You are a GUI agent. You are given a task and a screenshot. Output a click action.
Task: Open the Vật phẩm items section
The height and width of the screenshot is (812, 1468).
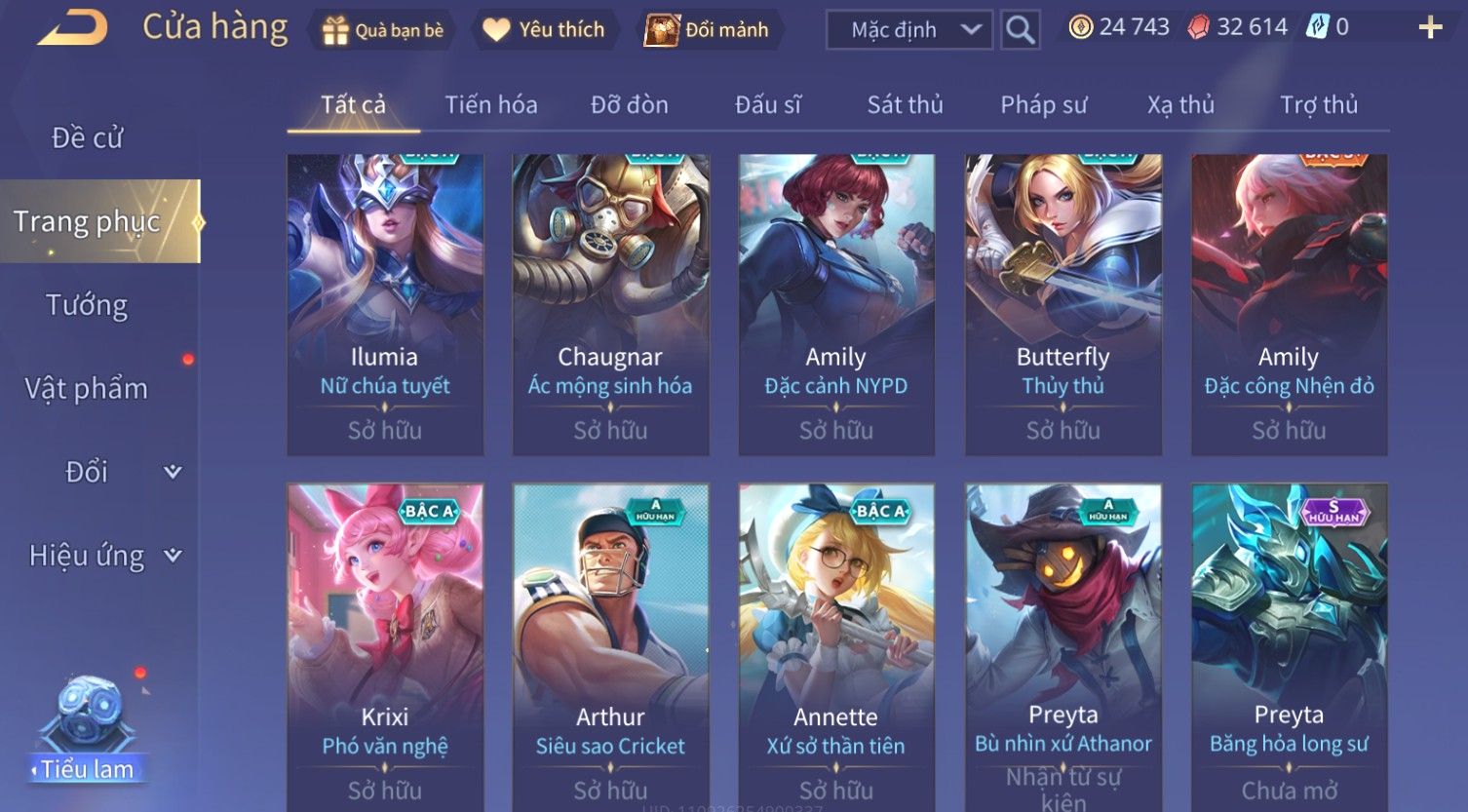88,389
